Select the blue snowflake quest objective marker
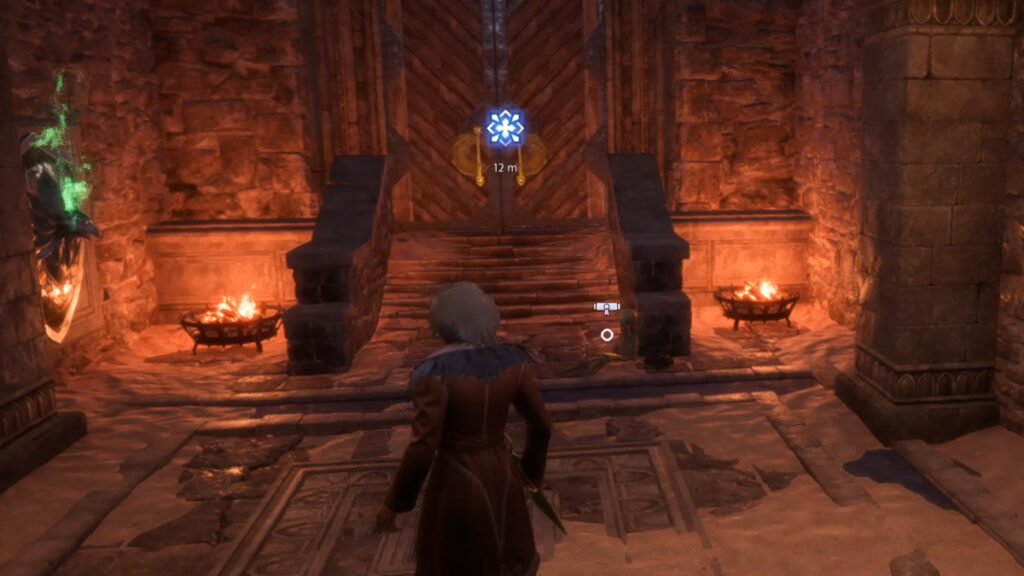Viewport: 1024px width, 576px height. 505,128
